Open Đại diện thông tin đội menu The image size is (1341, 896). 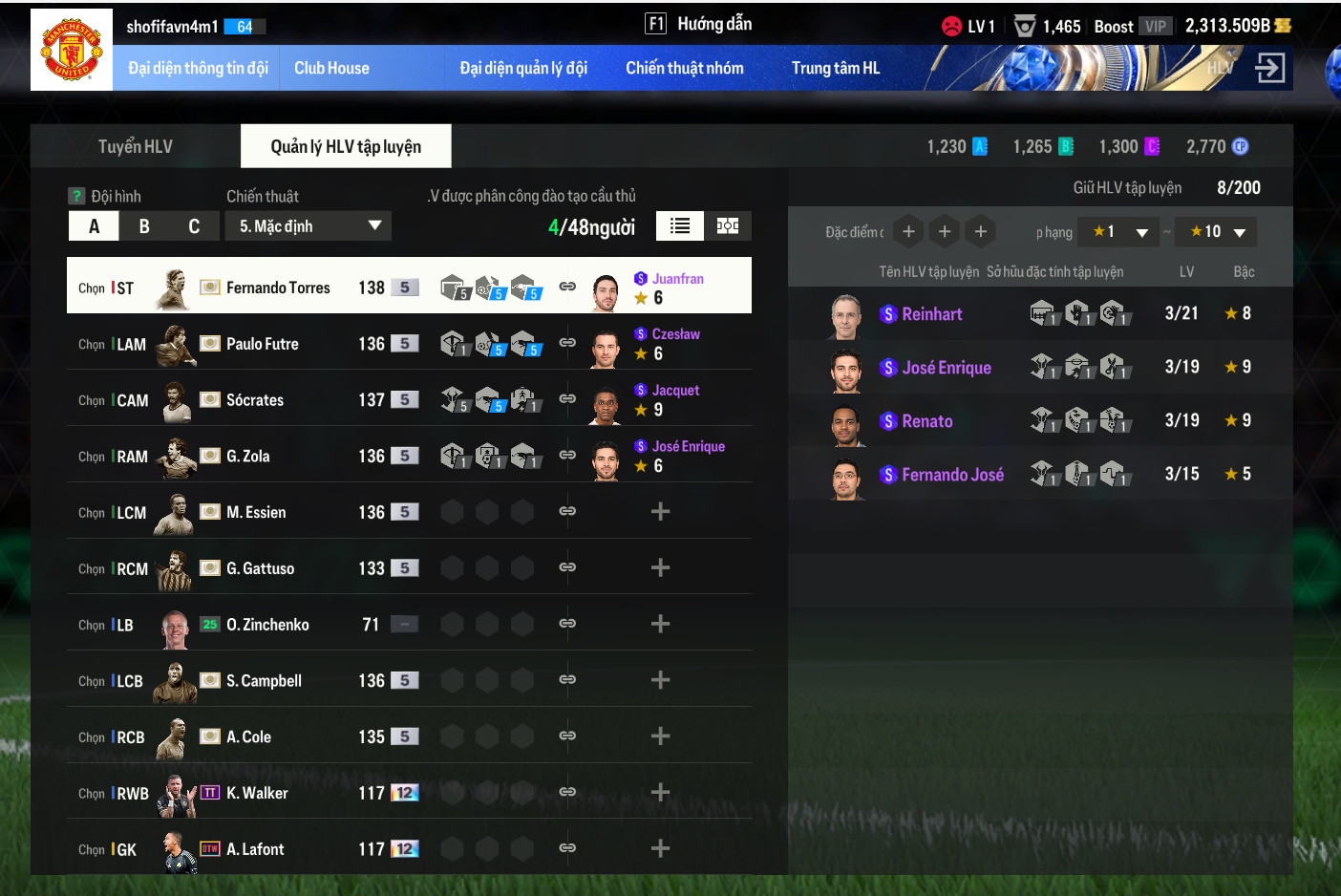[198, 68]
